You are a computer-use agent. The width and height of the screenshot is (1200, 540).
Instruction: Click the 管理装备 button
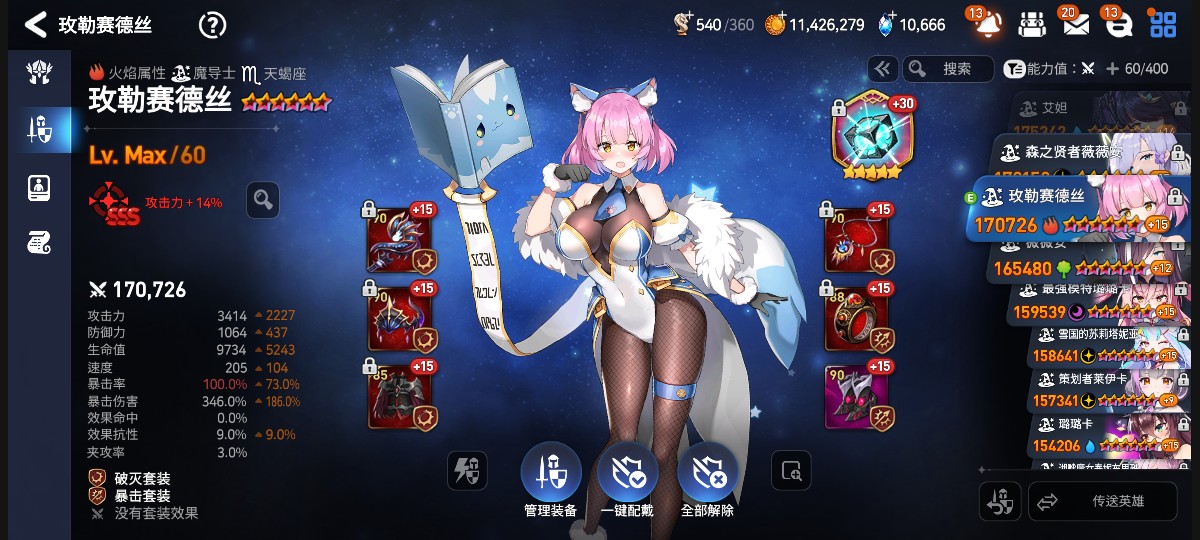tap(550, 474)
